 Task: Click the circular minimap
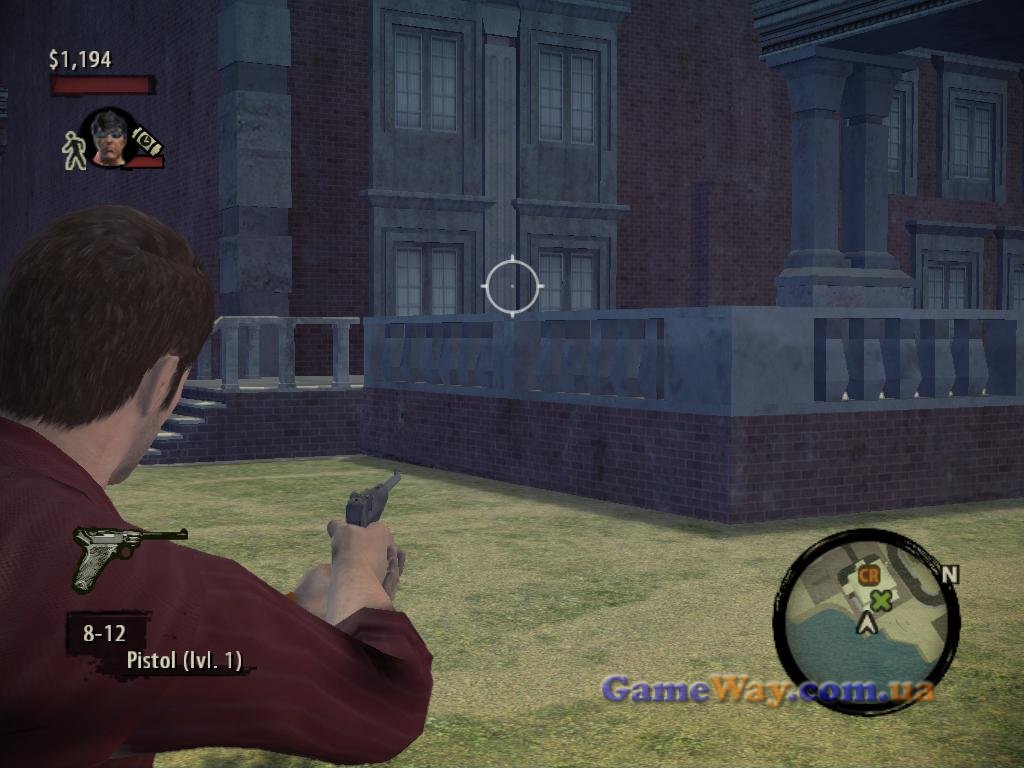click(x=866, y=619)
